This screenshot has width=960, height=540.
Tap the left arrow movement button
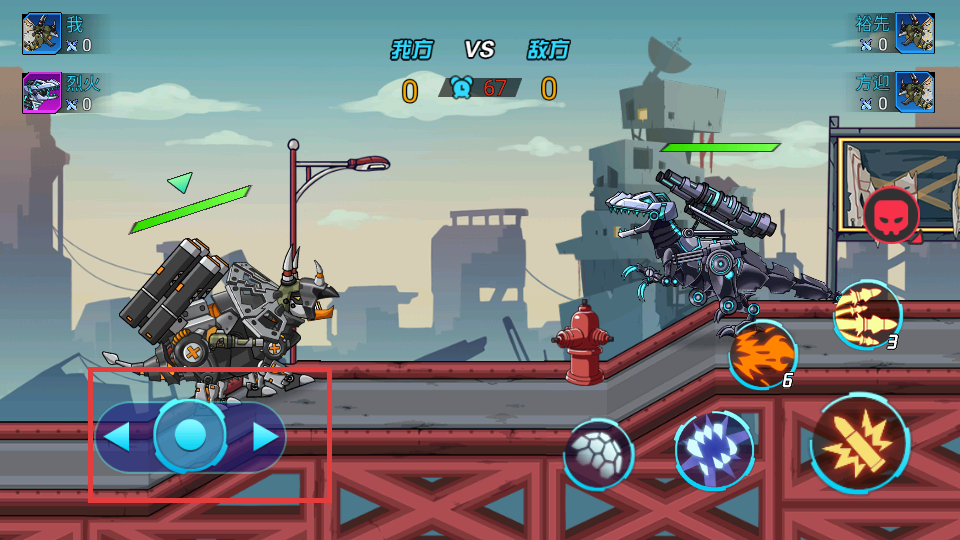click(117, 436)
